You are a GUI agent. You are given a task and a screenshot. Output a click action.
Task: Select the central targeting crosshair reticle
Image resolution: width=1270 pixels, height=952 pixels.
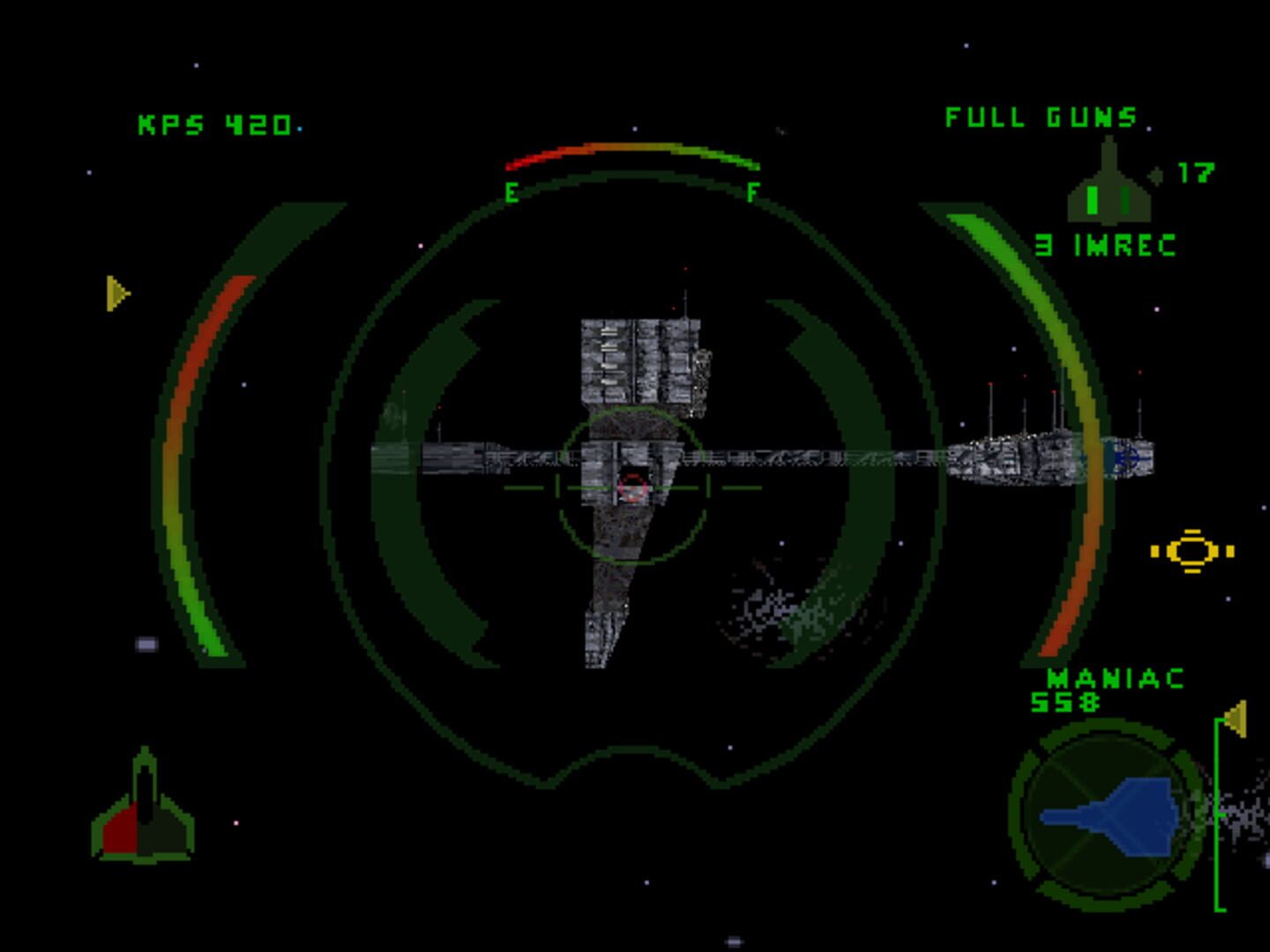[631, 485]
